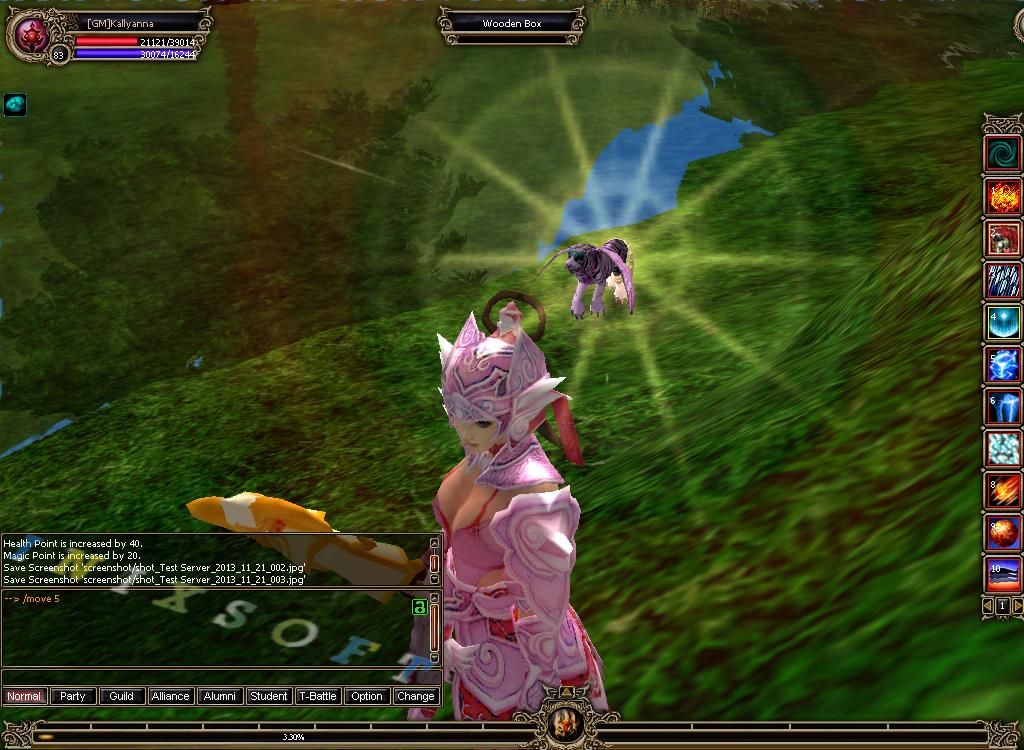
Task: Select the Guild chat tab
Action: [122, 696]
